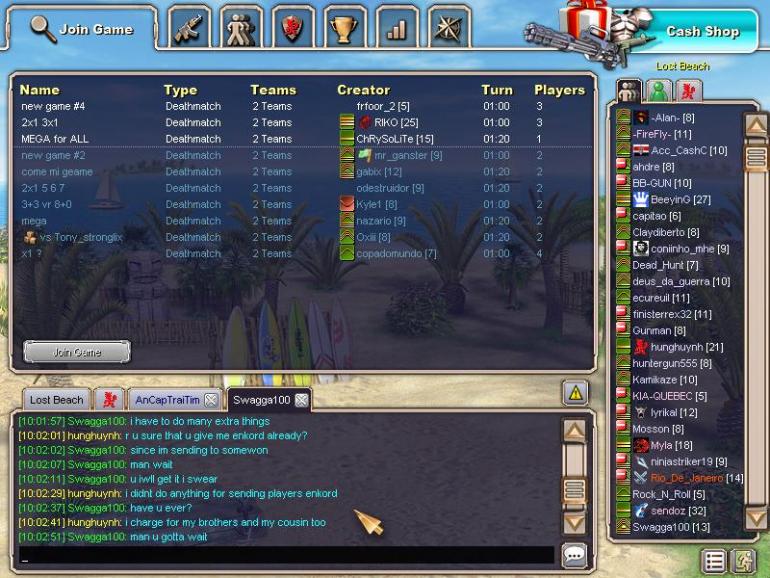Sort the game list by the Players column
Viewport: 770px width, 578px height.
pyautogui.click(x=558, y=90)
